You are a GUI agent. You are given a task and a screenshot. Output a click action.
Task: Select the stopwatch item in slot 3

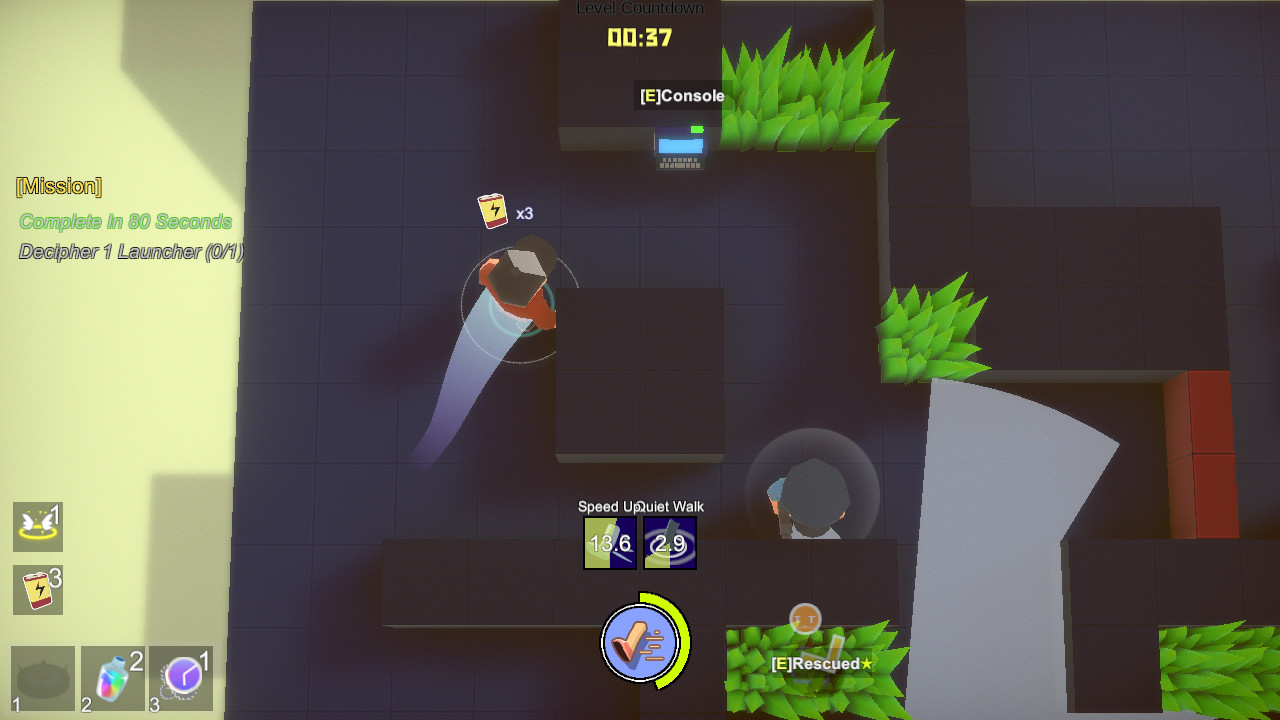pyautogui.click(x=181, y=677)
